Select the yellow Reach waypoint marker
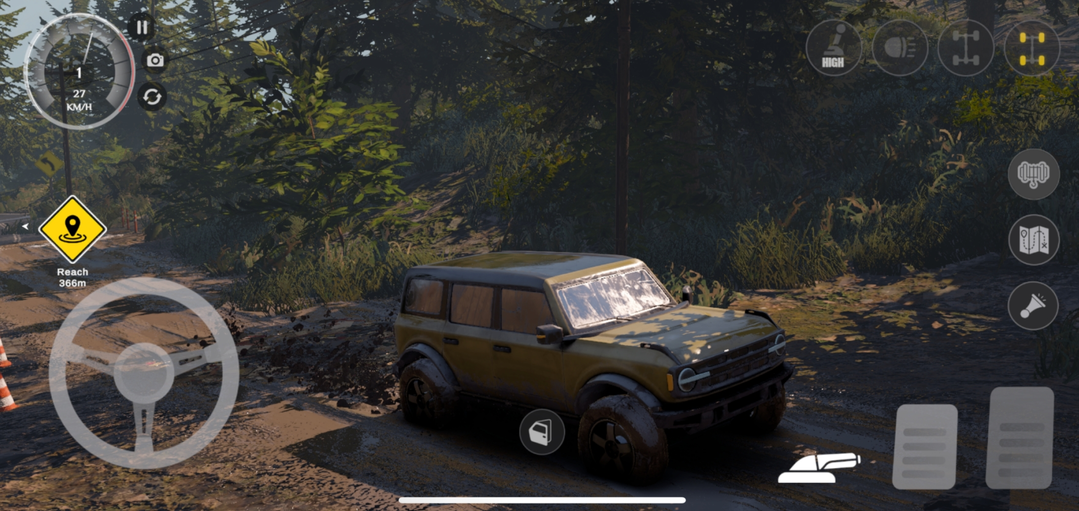The image size is (1079, 511). point(72,229)
